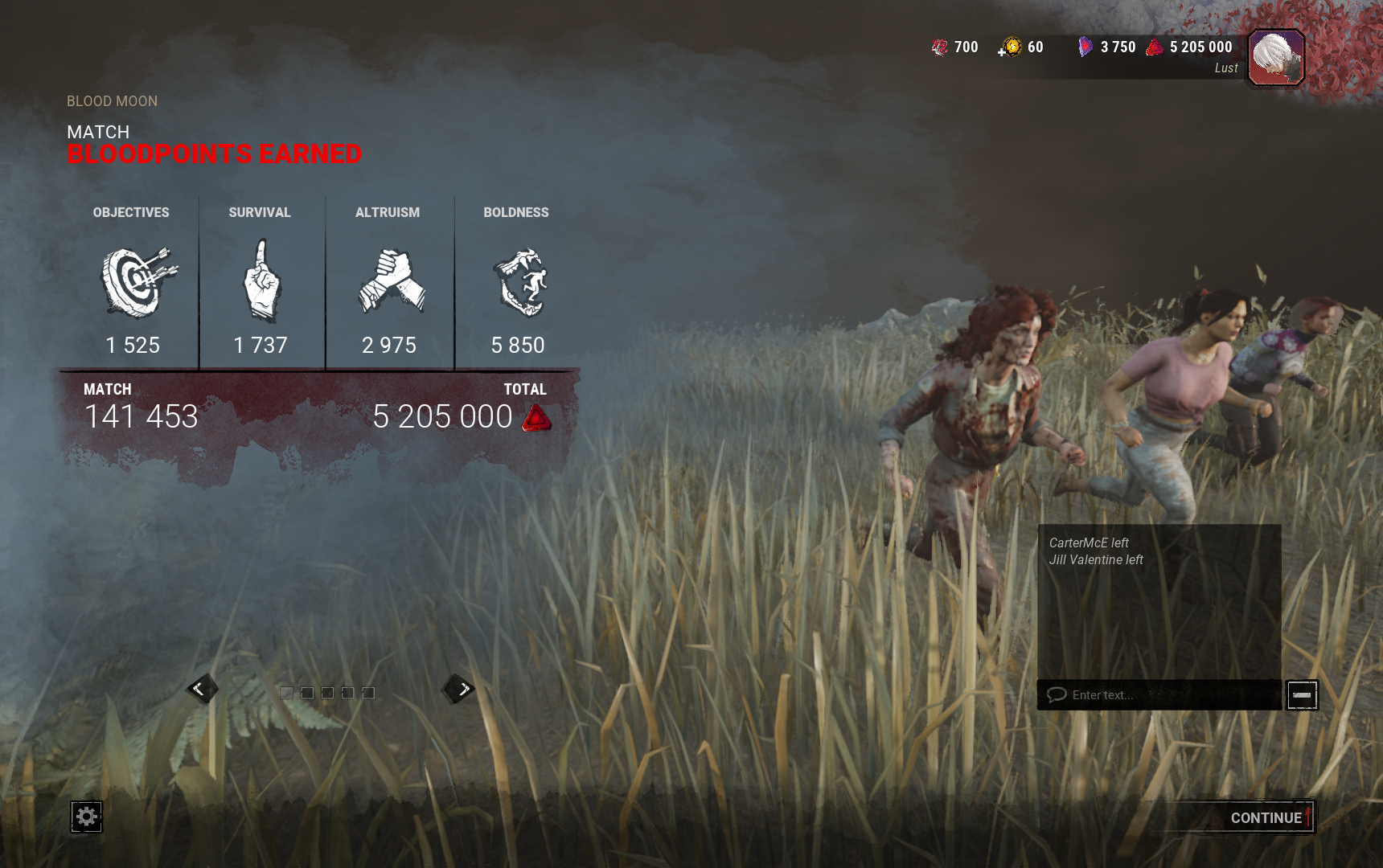Viewport: 1383px width, 868px height.
Task: Go to the previous results page arrow
Action: coord(201,689)
